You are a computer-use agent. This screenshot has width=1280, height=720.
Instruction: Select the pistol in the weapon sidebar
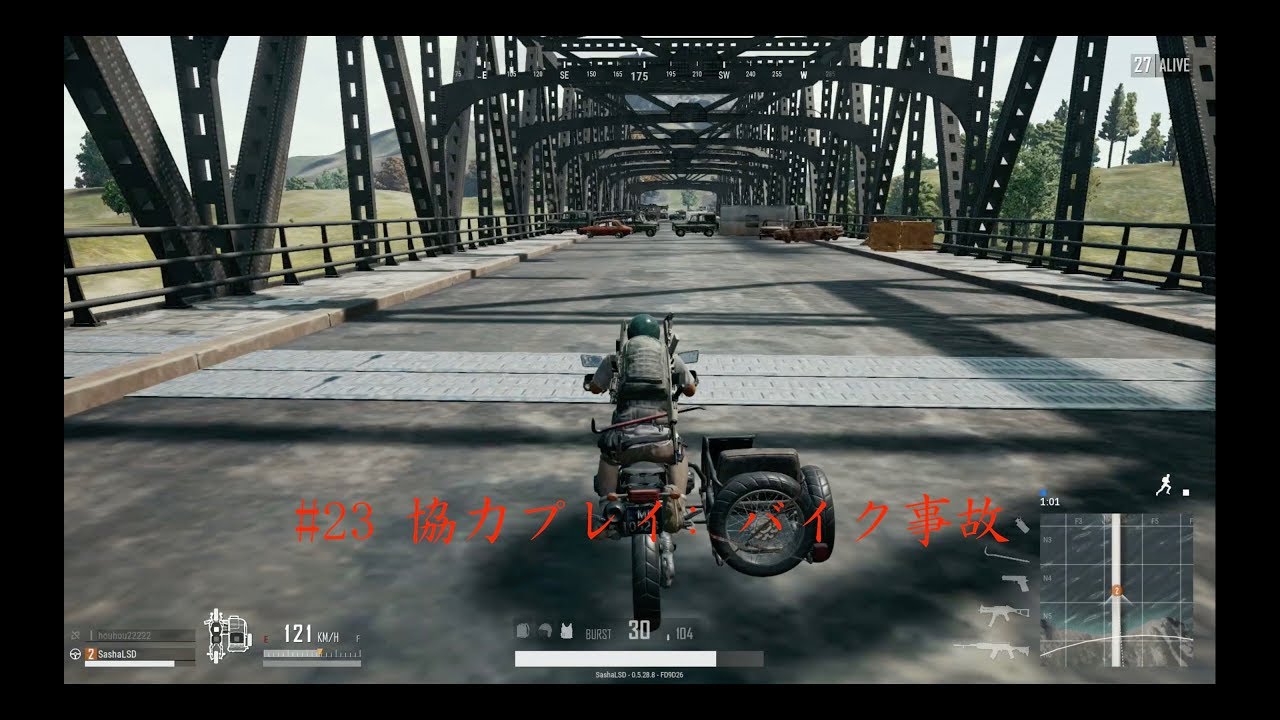coord(1015,582)
